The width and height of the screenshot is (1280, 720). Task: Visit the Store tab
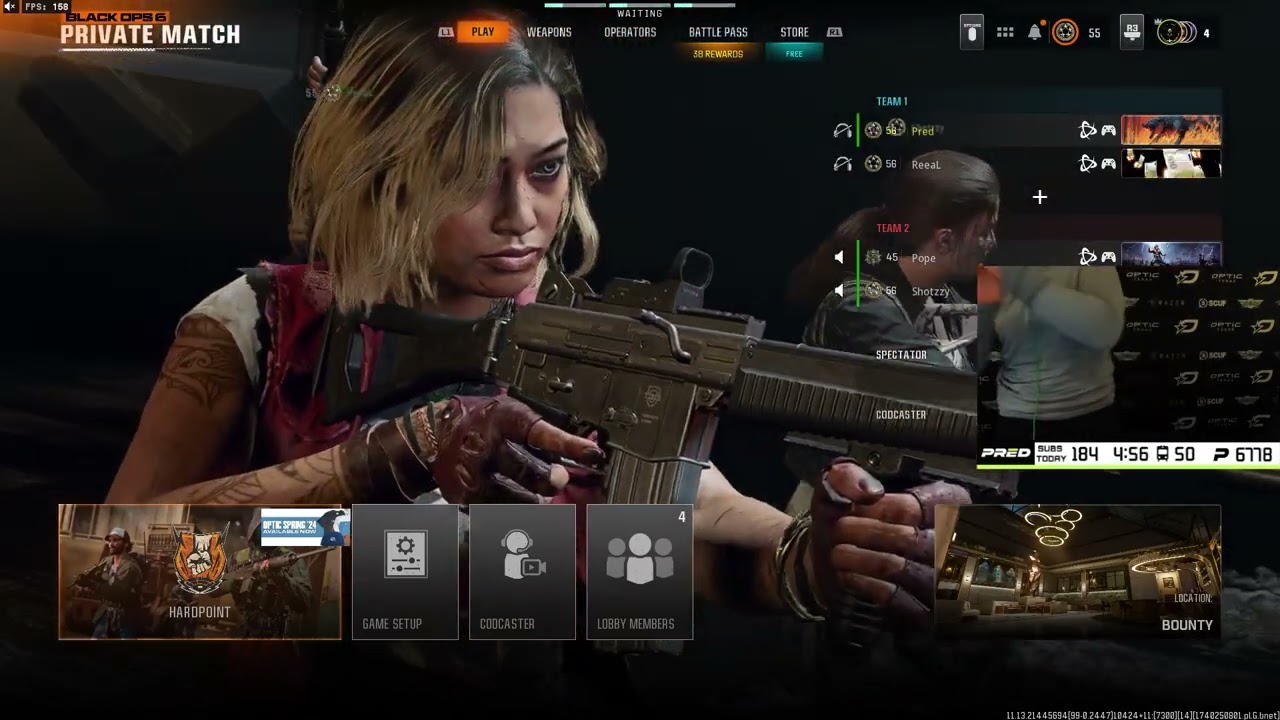click(x=794, y=32)
